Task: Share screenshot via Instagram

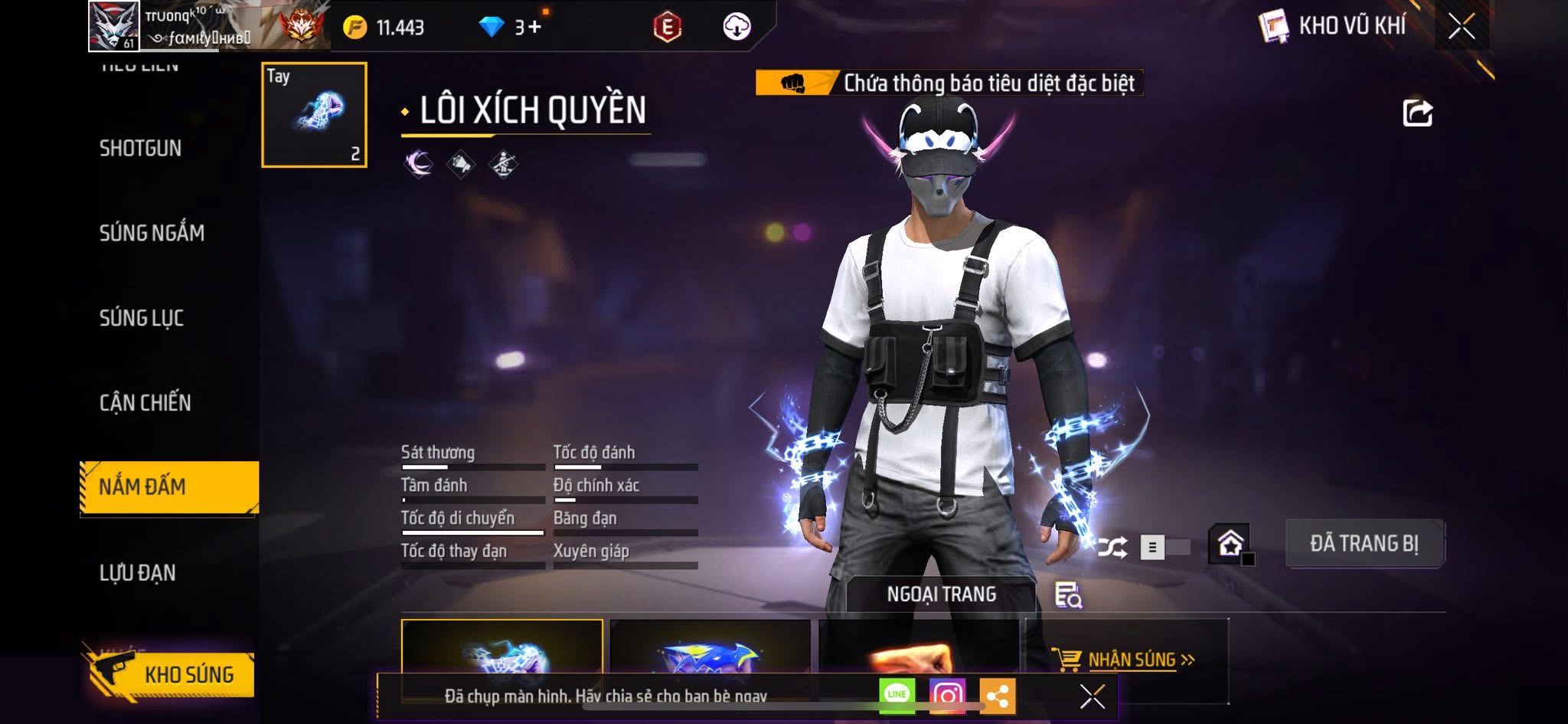Action: 947,696
